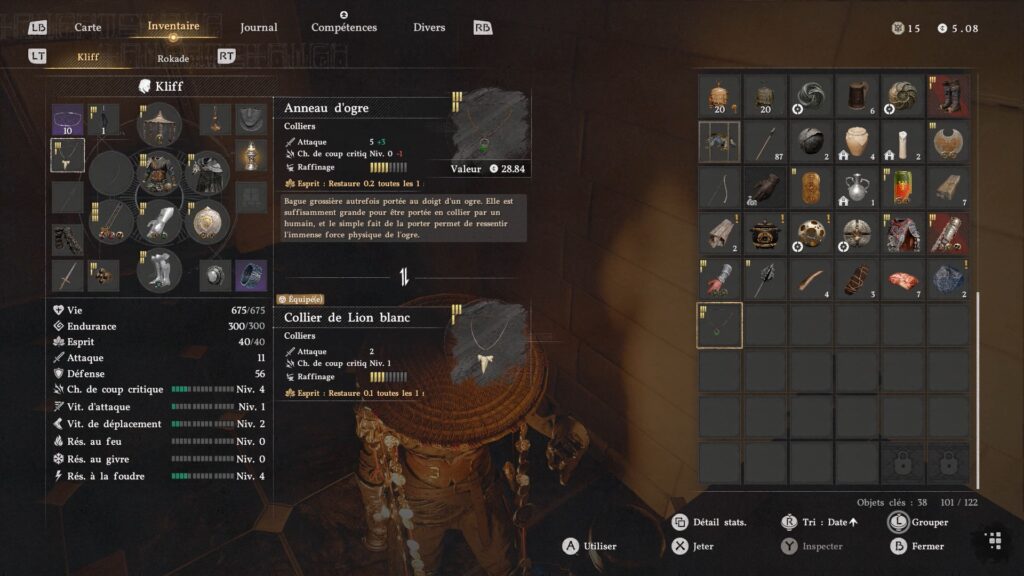
Task: Choose the raw meat item slot
Action: tap(903, 280)
